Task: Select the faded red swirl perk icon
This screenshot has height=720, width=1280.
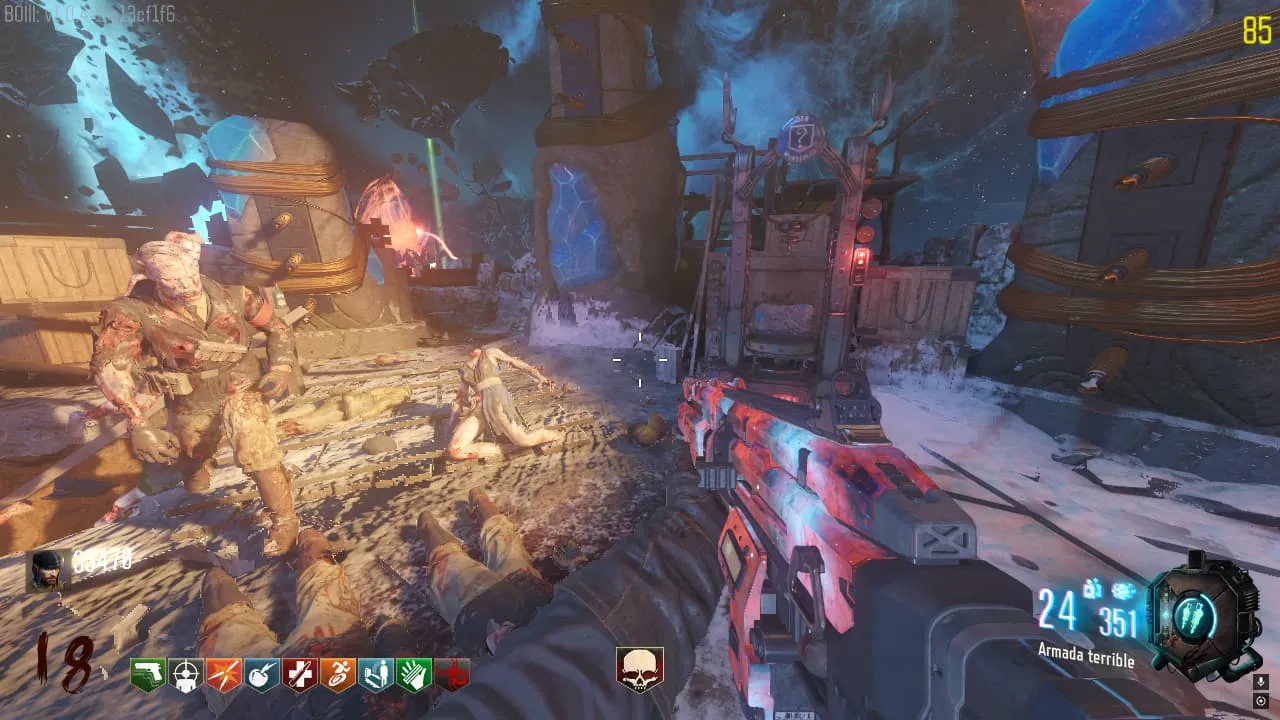Action: [x=451, y=675]
